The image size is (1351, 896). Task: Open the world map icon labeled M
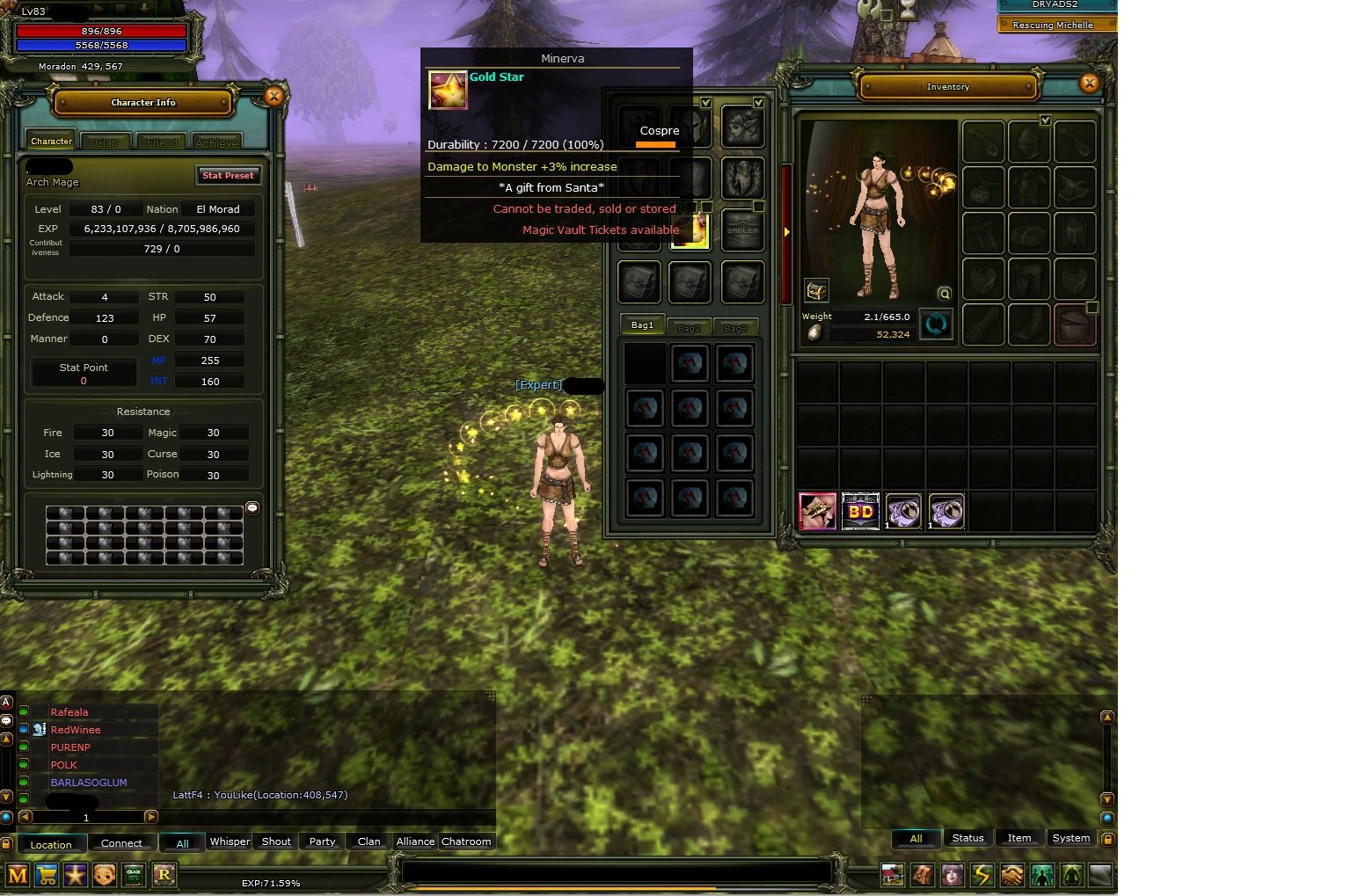(x=18, y=875)
